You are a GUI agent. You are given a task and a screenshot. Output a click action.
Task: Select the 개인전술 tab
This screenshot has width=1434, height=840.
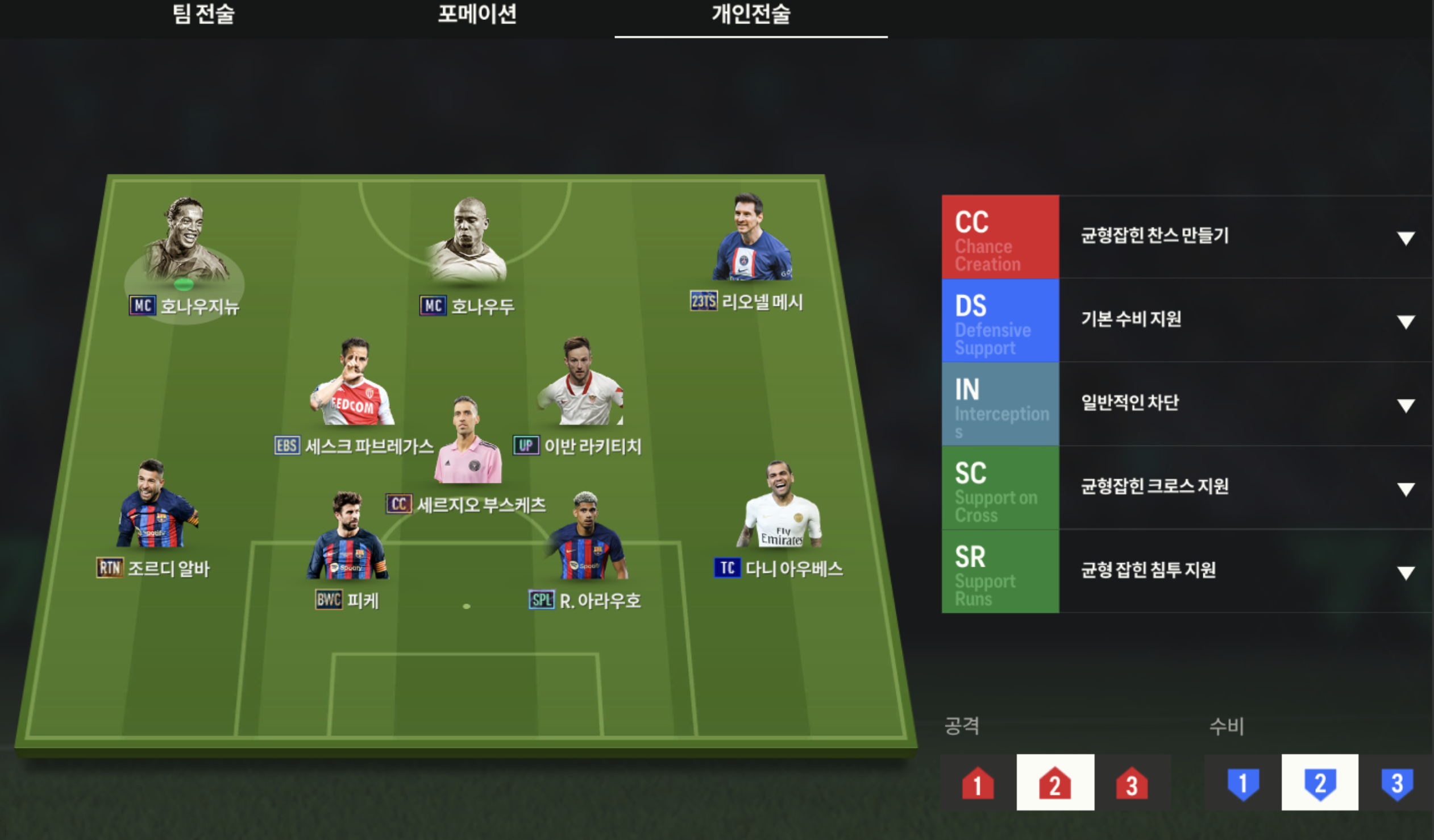(x=751, y=15)
